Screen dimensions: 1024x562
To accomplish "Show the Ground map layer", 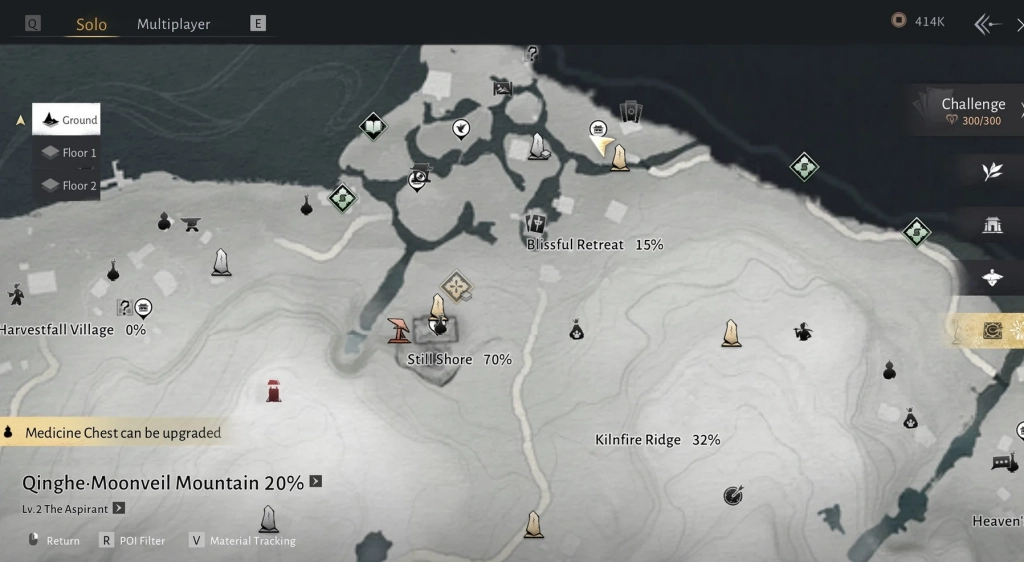I will click(x=67, y=120).
